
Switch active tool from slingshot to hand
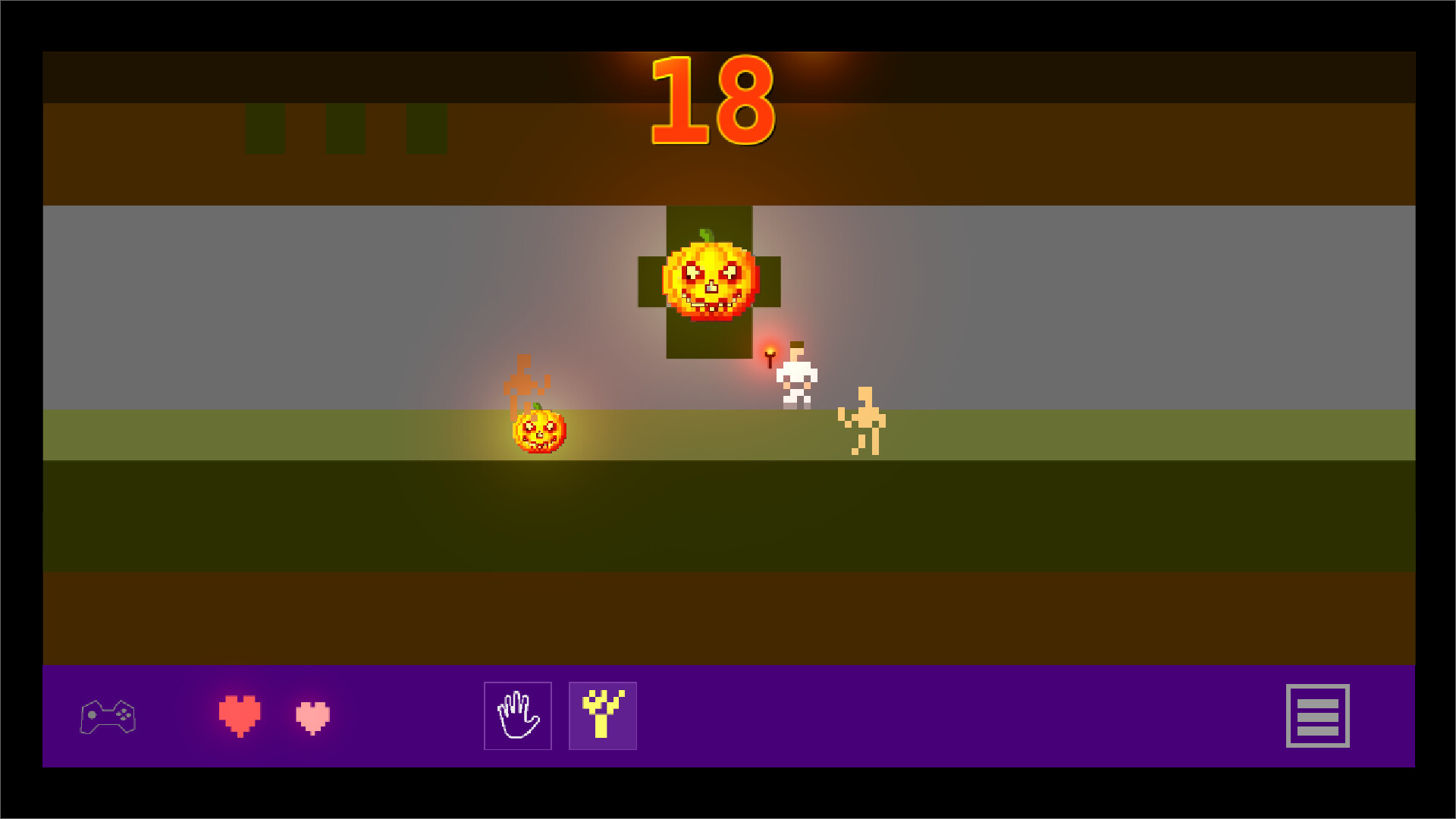click(517, 716)
